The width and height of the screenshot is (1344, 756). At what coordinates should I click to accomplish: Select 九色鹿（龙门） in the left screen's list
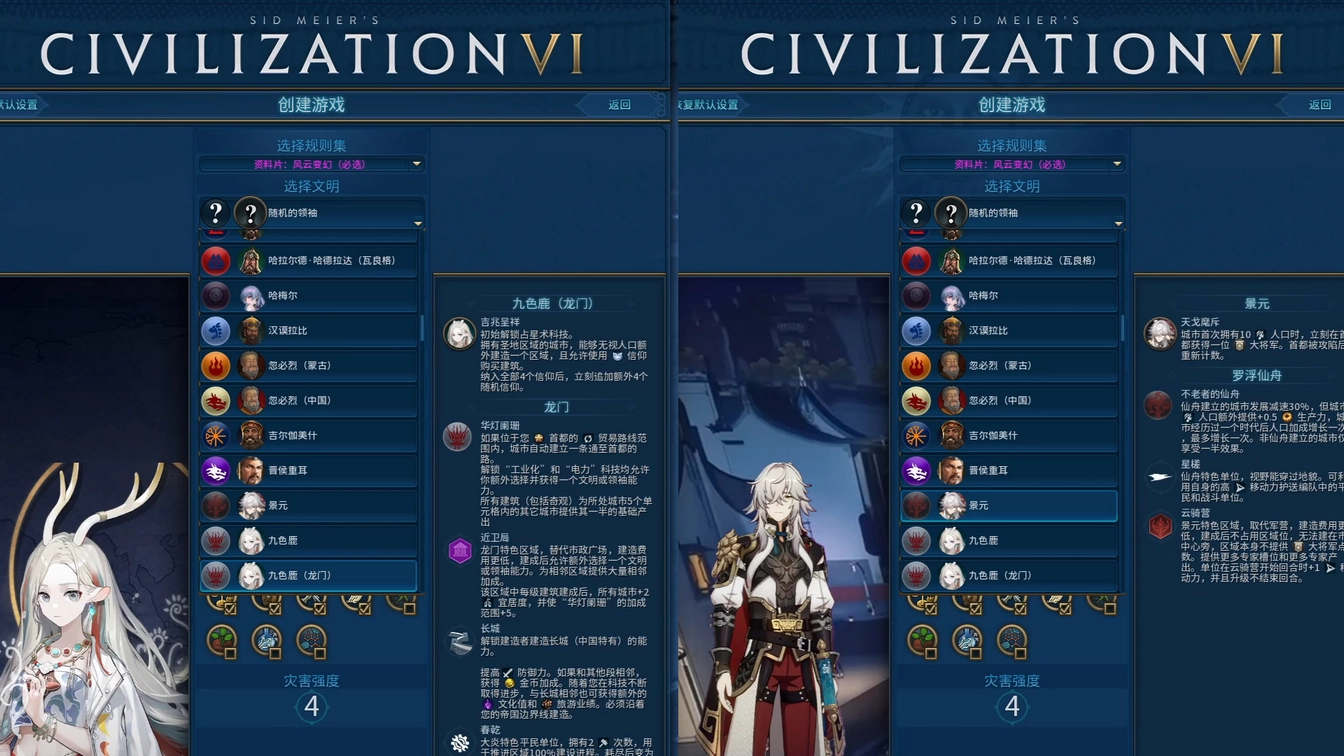point(309,575)
